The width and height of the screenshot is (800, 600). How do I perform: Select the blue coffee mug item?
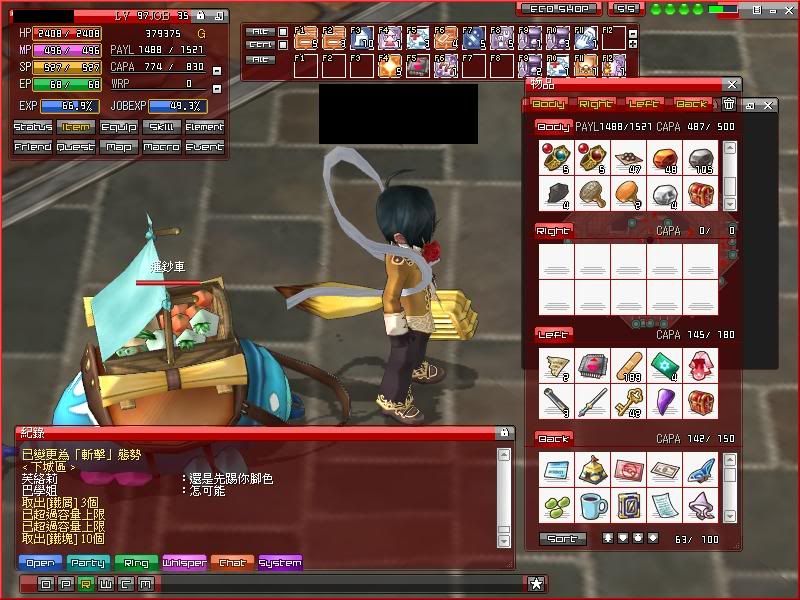pyautogui.click(x=592, y=505)
